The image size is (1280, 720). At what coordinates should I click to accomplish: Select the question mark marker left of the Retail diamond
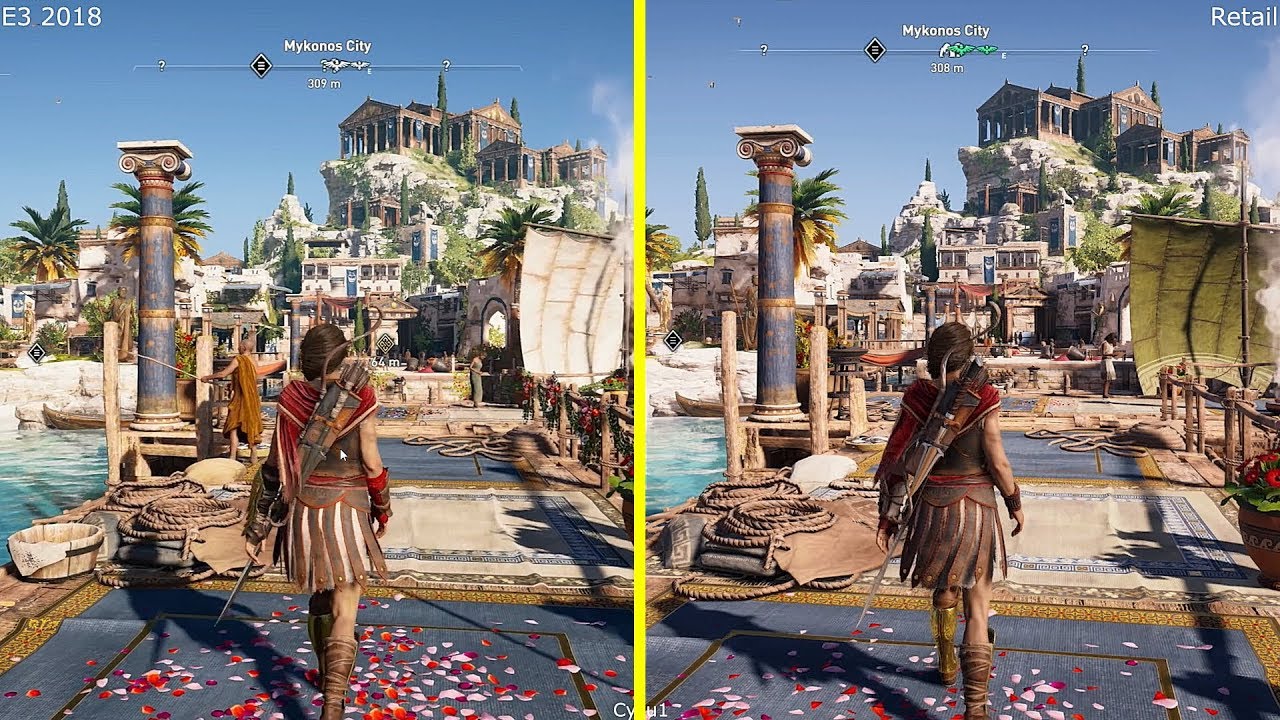point(764,50)
